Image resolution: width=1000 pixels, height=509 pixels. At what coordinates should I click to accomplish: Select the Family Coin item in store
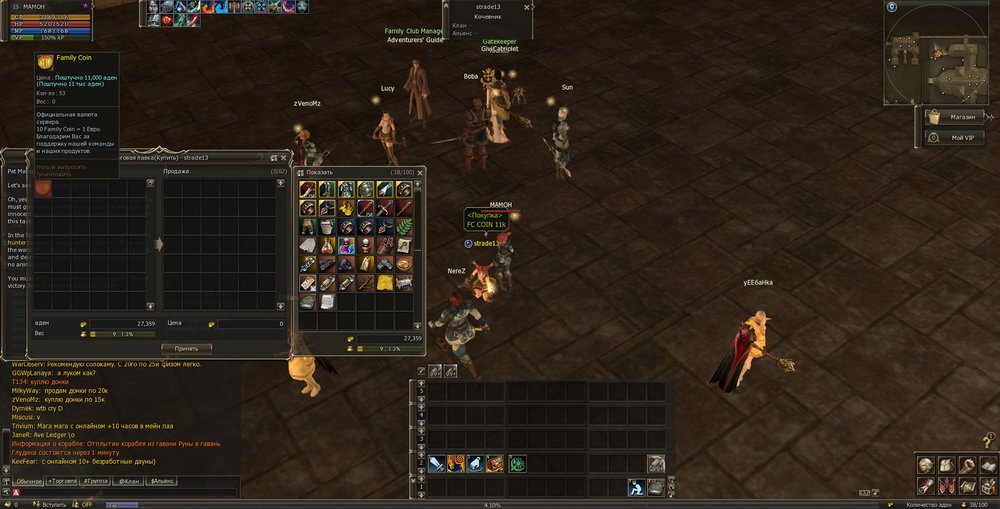click(x=43, y=188)
